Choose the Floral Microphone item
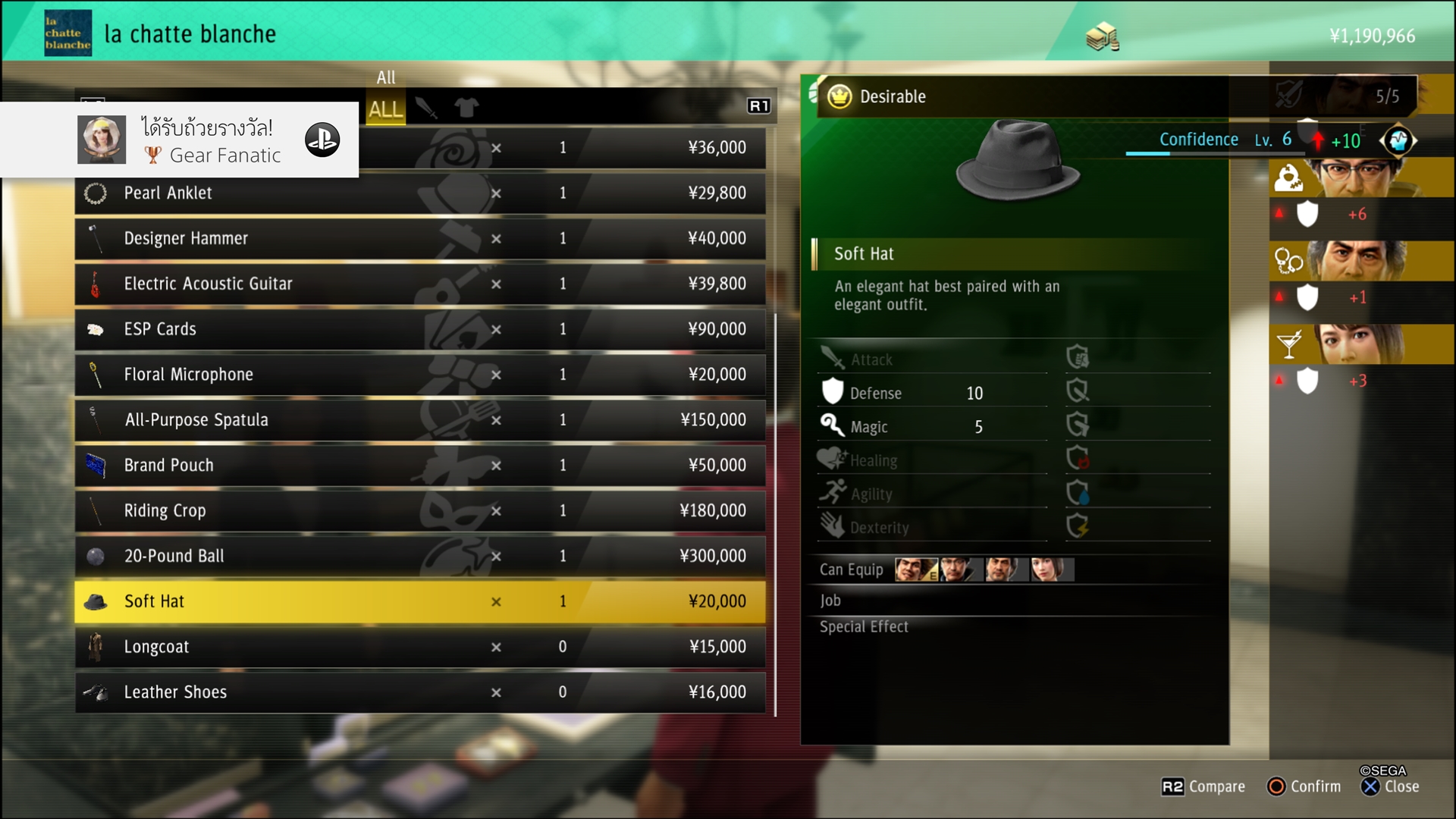The width and height of the screenshot is (1456, 819). (419, 375)
